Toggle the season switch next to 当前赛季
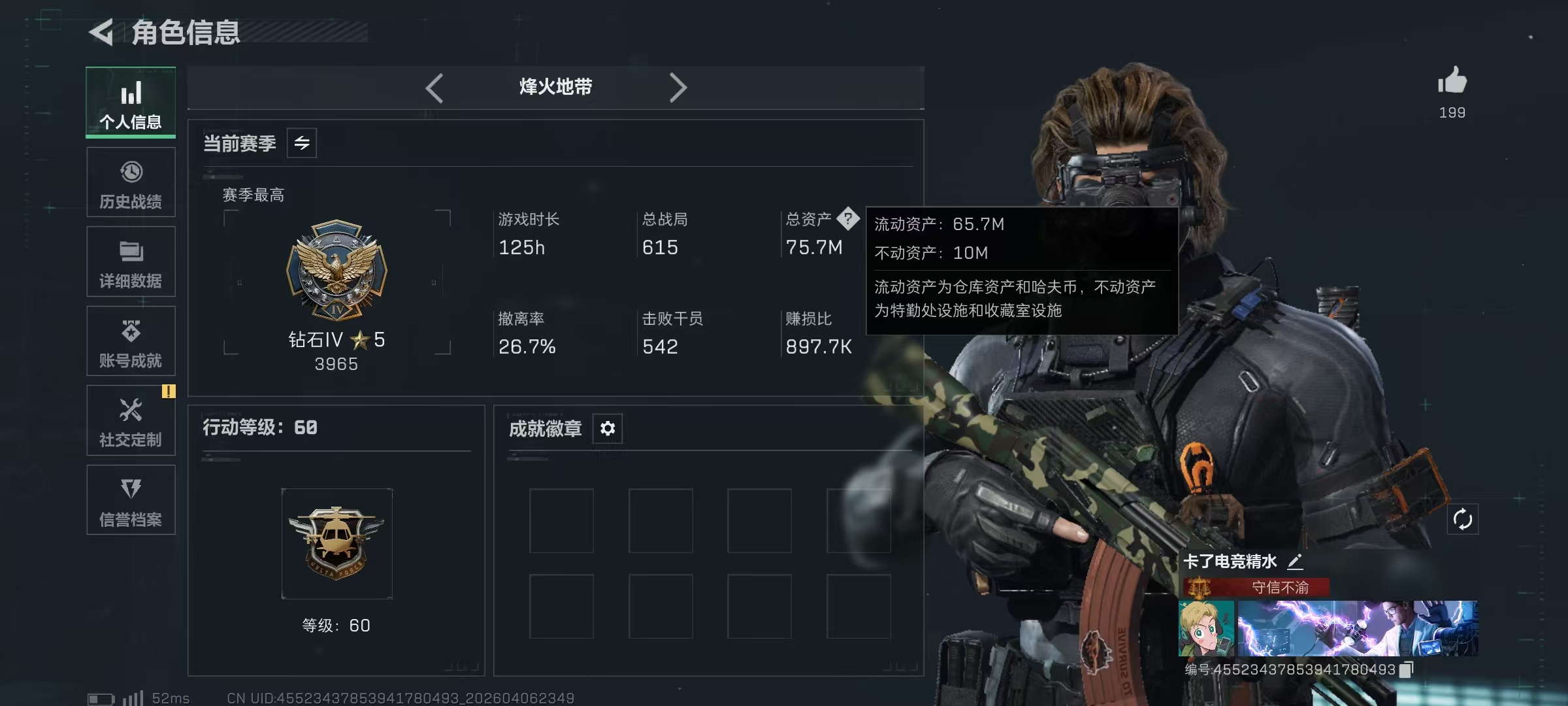Screen dimensions: 1568x706 pyautogui.click(x=302, y=143)
